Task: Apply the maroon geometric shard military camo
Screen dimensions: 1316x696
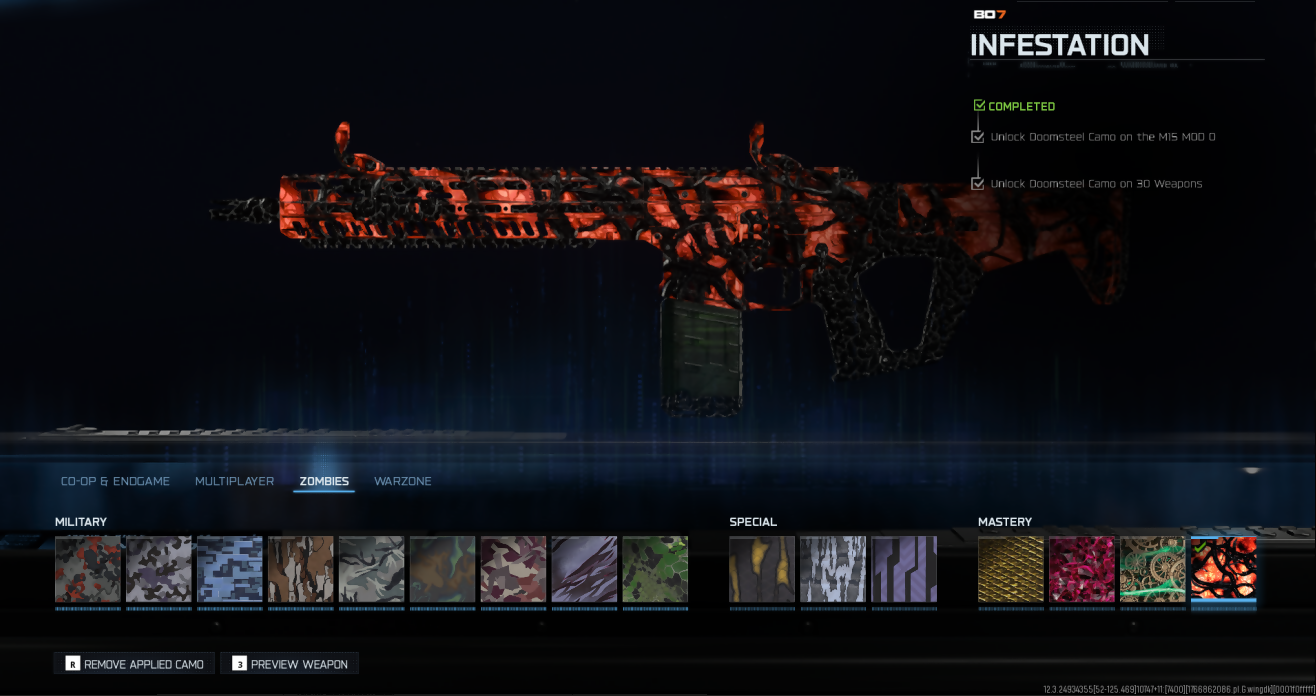Action: (x=513, y=569)
